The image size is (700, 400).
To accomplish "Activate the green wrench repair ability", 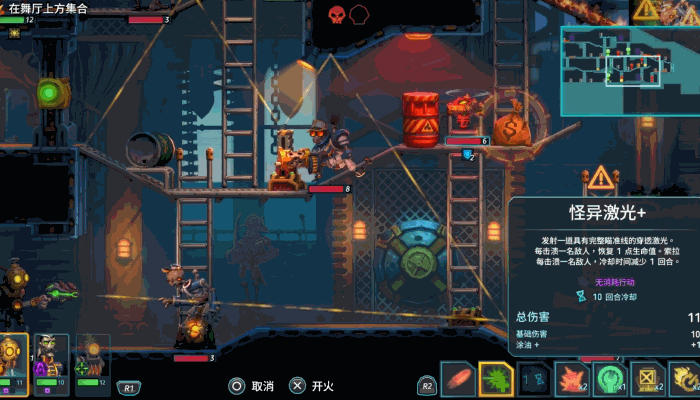I will click(609, 379).
